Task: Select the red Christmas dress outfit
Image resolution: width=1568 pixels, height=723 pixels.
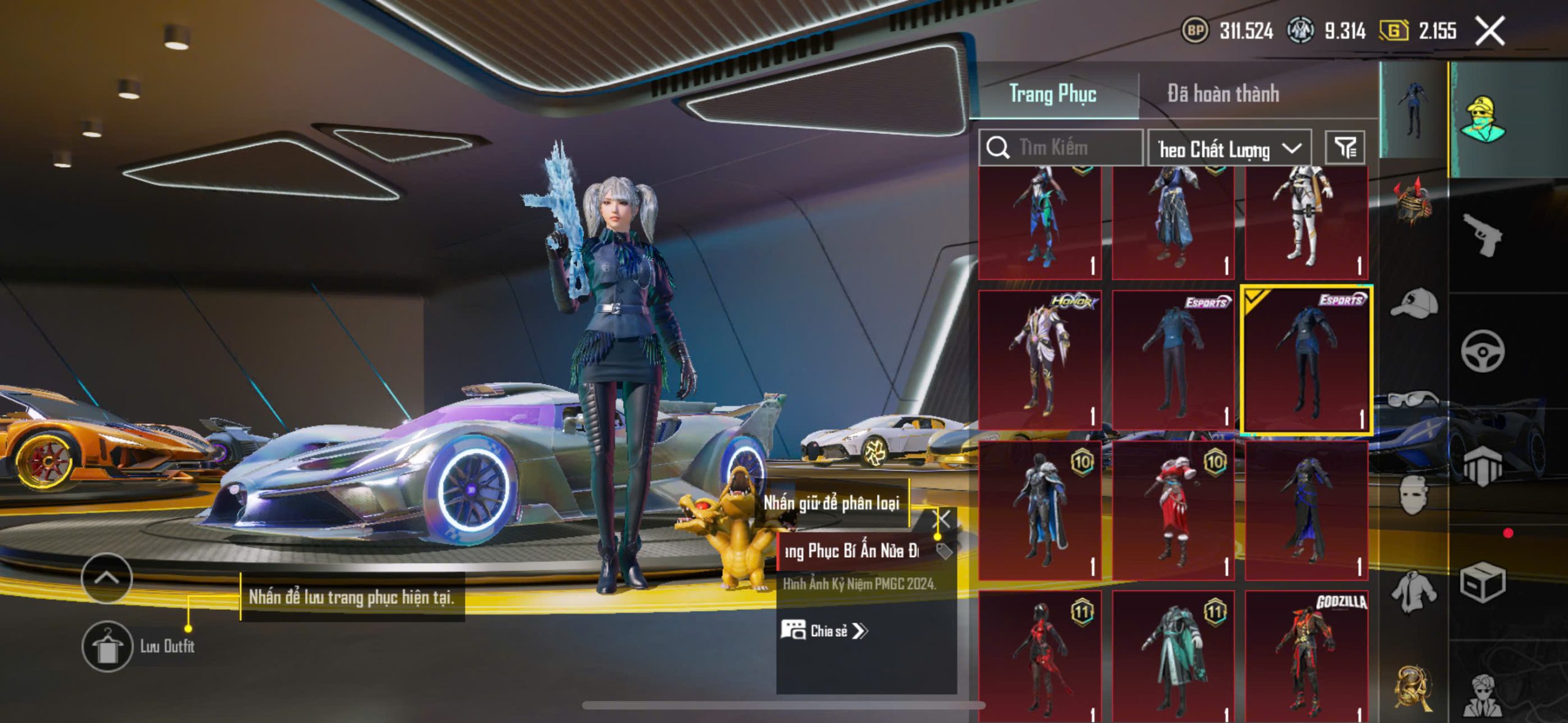Action: (x=1173, y=509)
